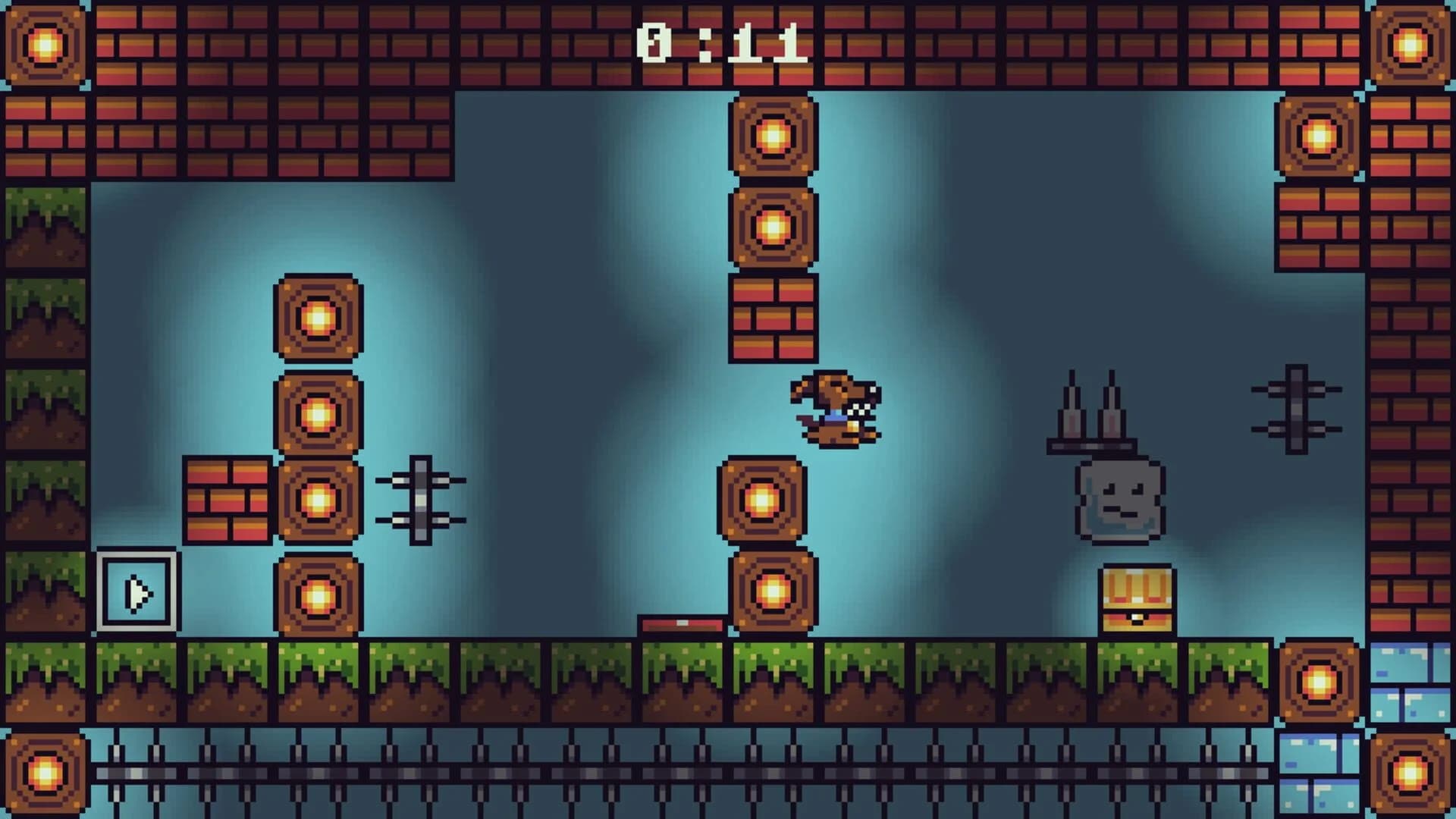The image size is (1456, 819).
Task: Click the lantern block on the upper-right wall
Action: [x=1317, y=136]
